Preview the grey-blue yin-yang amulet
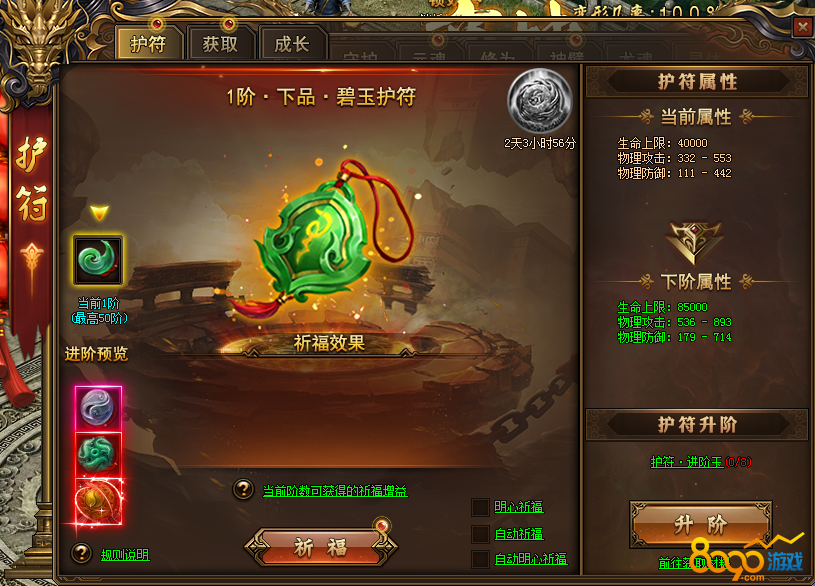 click(98, 408)
